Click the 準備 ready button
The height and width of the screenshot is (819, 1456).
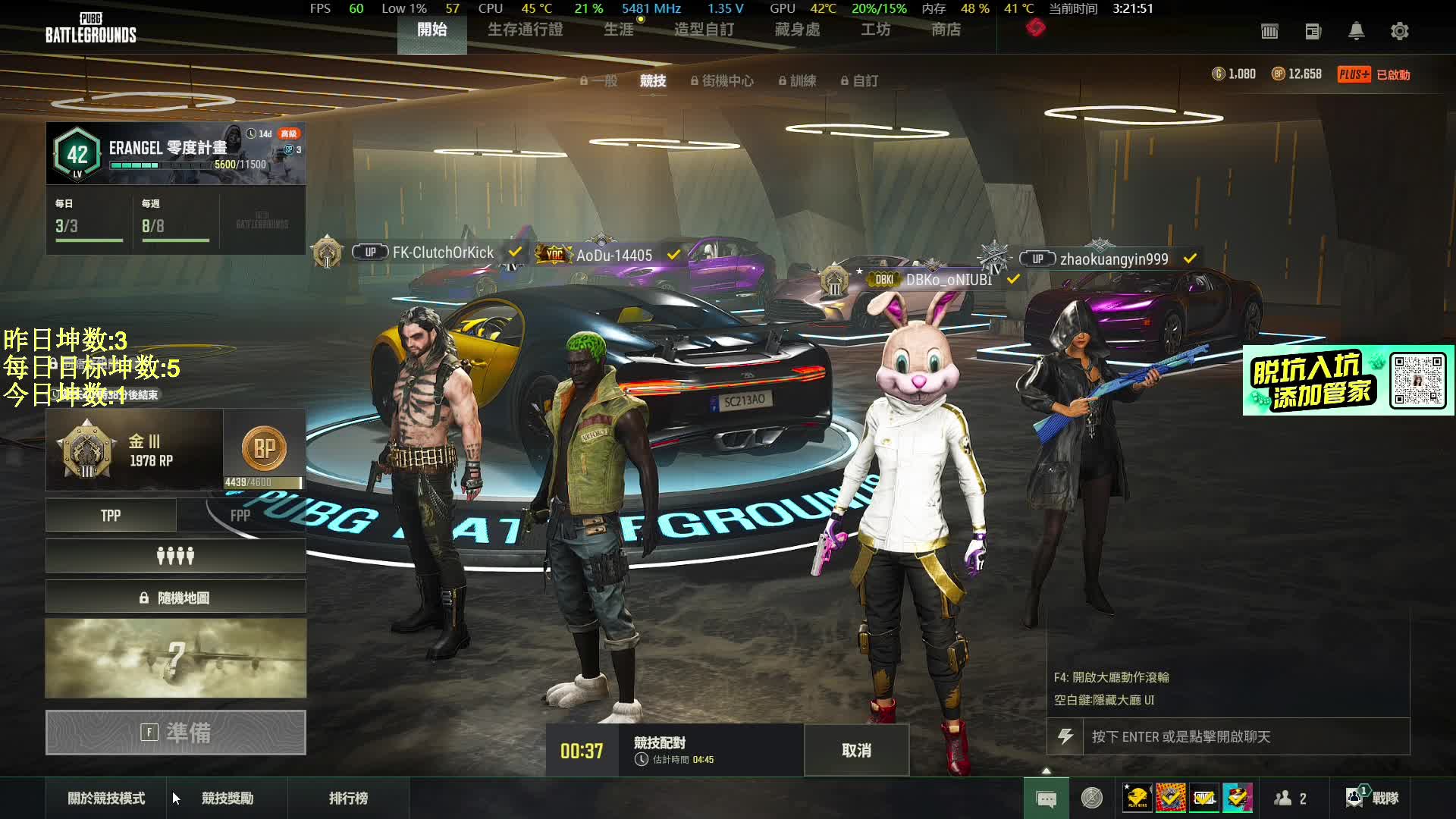pos(175,733)
